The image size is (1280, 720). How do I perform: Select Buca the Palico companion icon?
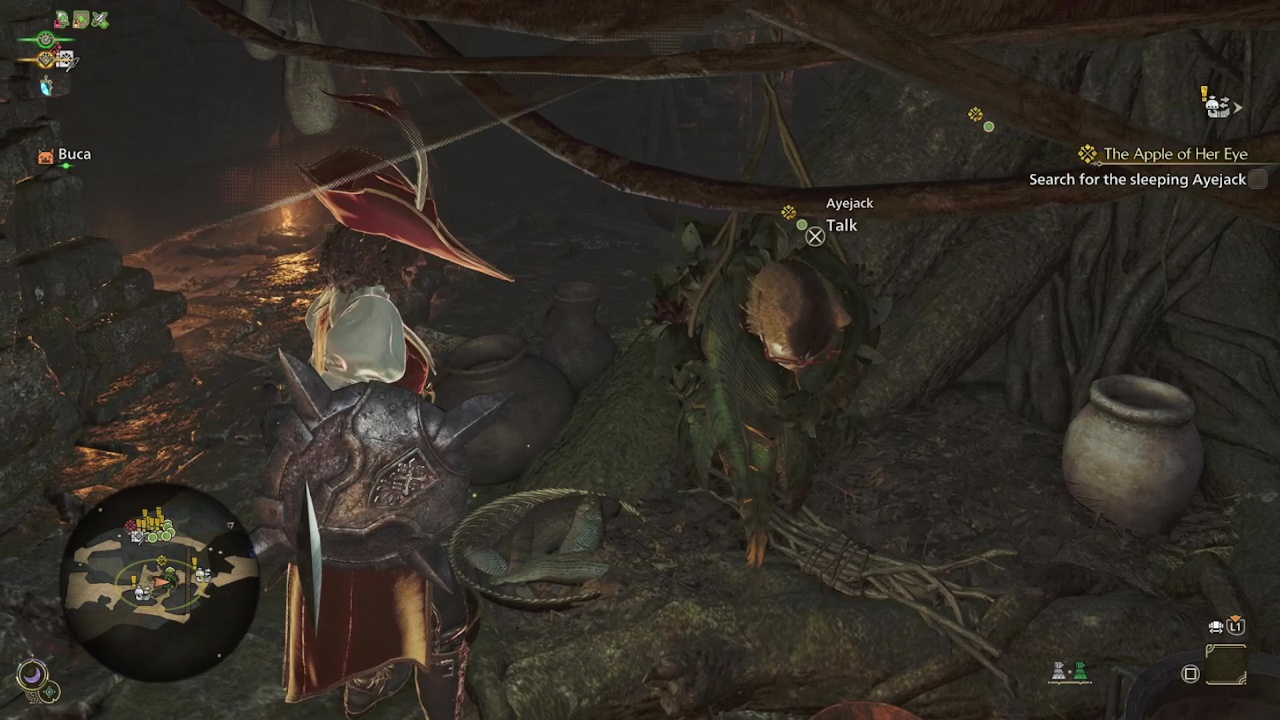[x=45, y=155]
